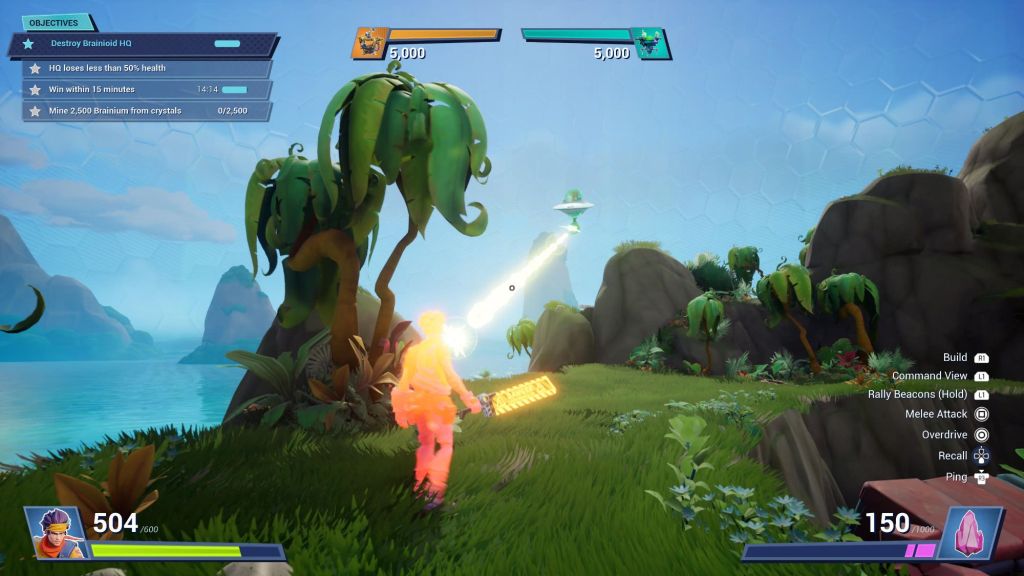This screenshot has width=1024, height=576.
Task: Click the Objectives panel header
Action: pos(55,22)
